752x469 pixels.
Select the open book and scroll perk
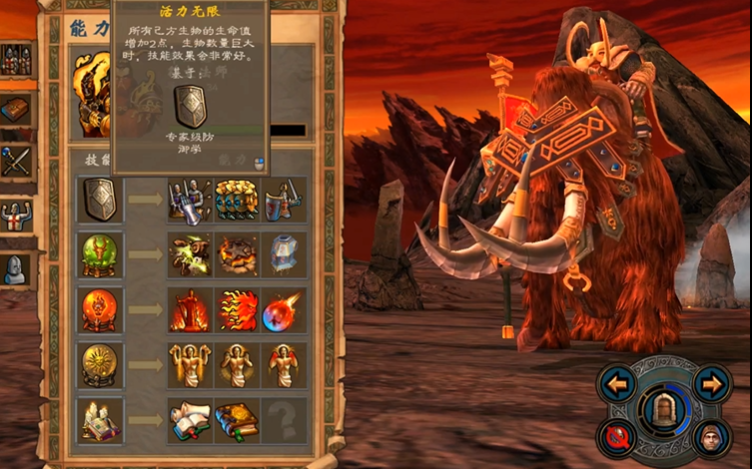[189, 421]
